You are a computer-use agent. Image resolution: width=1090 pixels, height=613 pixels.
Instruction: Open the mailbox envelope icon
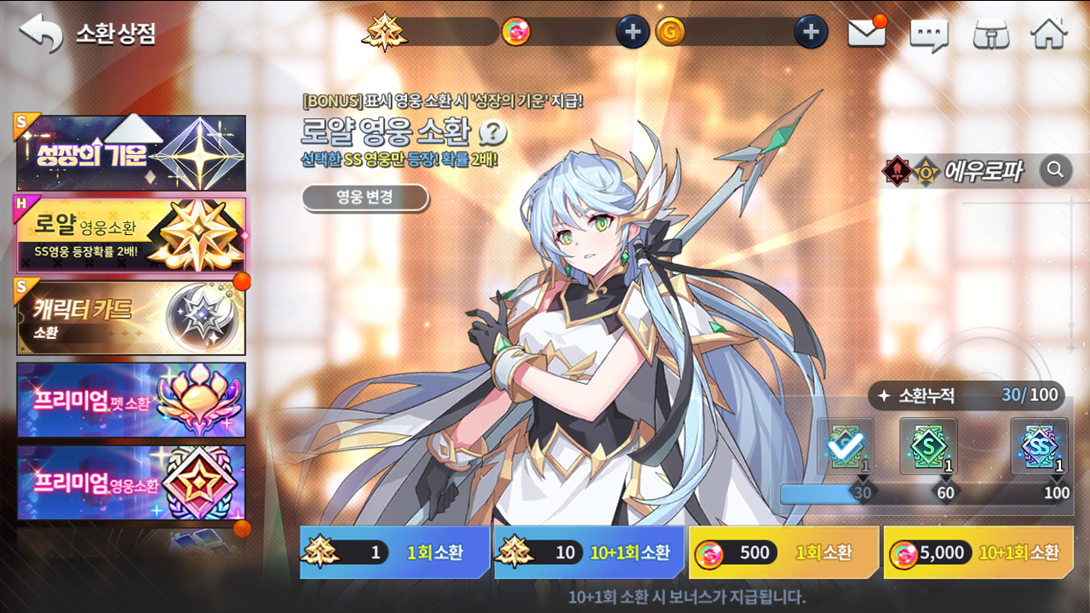pyautogui.click(x=866, y=33)
